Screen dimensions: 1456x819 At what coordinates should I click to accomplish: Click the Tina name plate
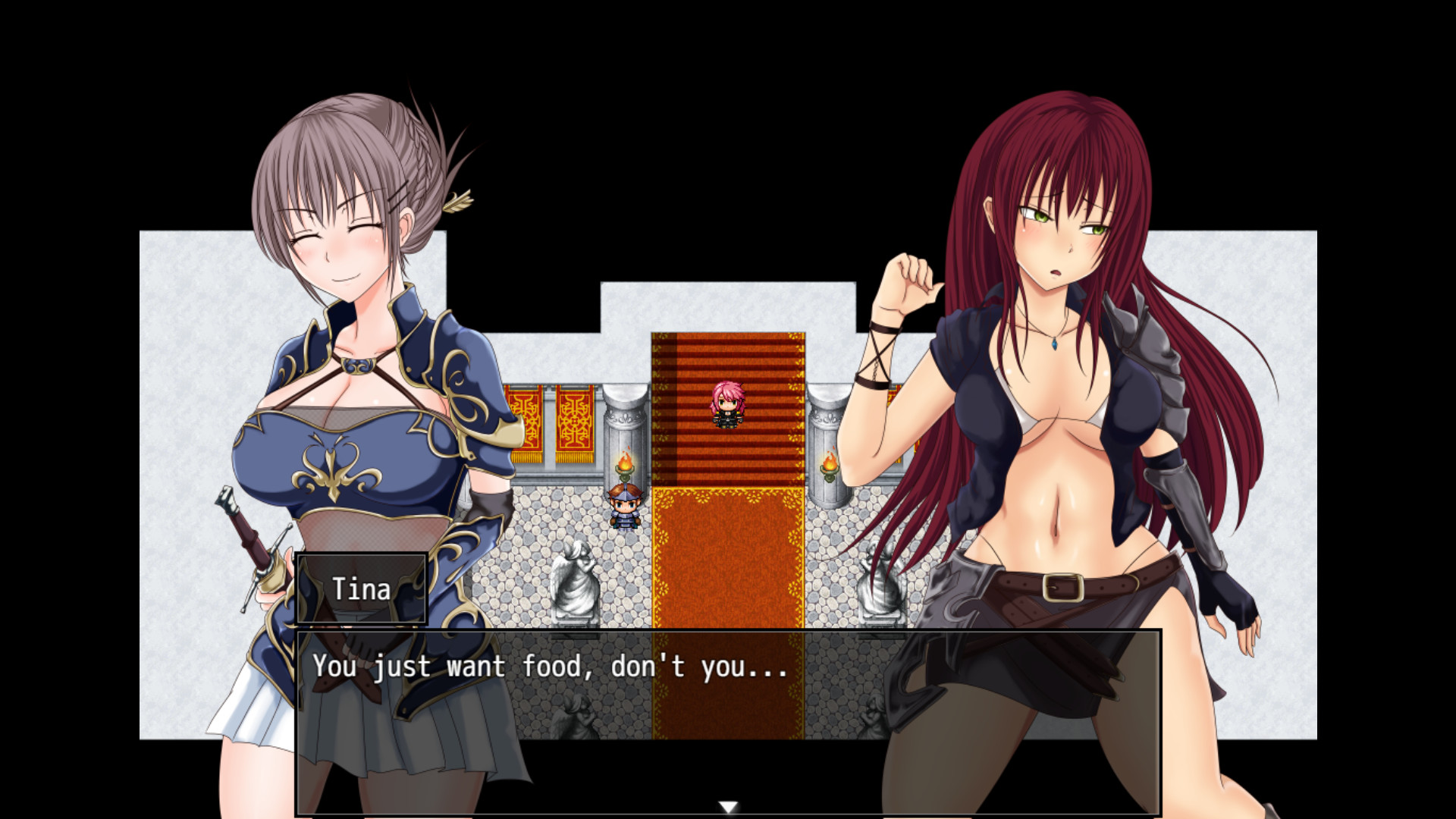click(x=362, y=589)
